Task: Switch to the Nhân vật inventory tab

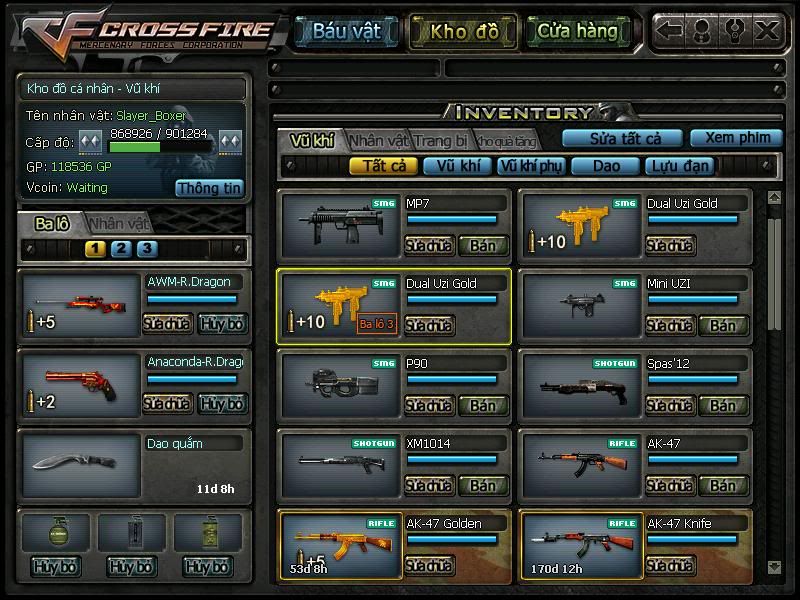Action: point(379,140)
